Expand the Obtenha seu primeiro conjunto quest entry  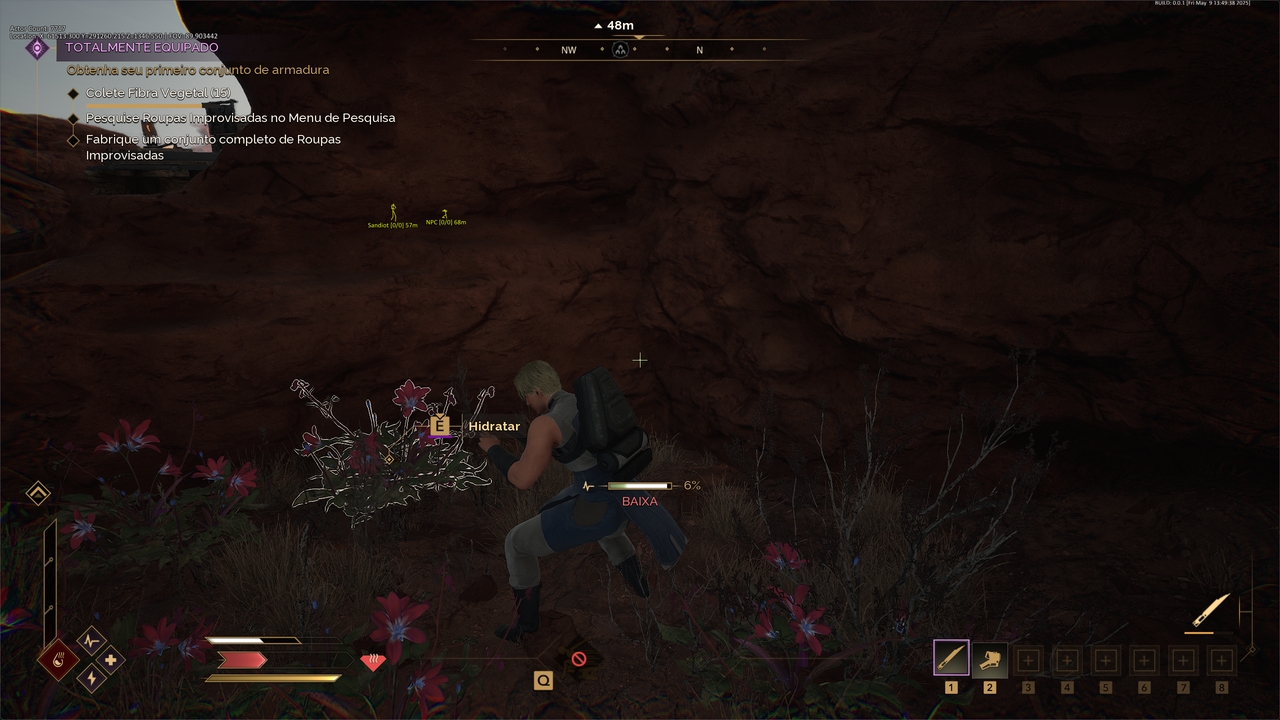197,70
